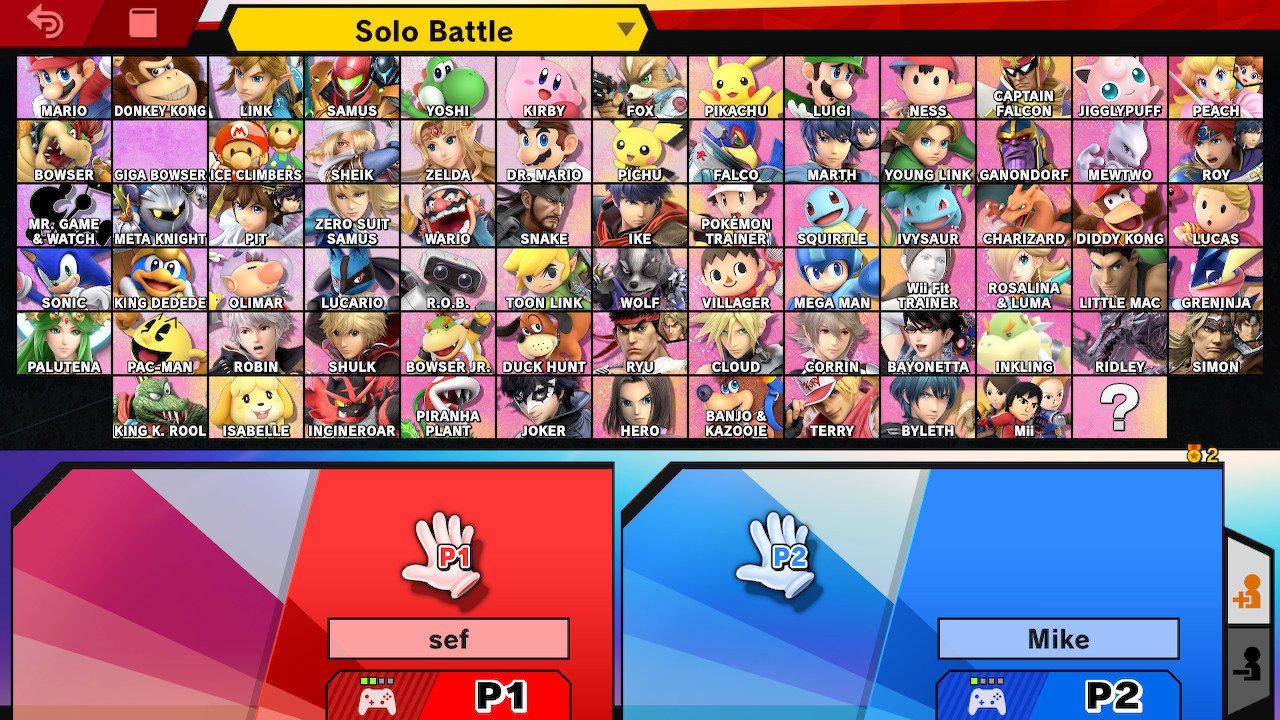1280x720 pixels.
Task: Select Pikachu from the fighter roster
Action: click(x=735, y=86)
